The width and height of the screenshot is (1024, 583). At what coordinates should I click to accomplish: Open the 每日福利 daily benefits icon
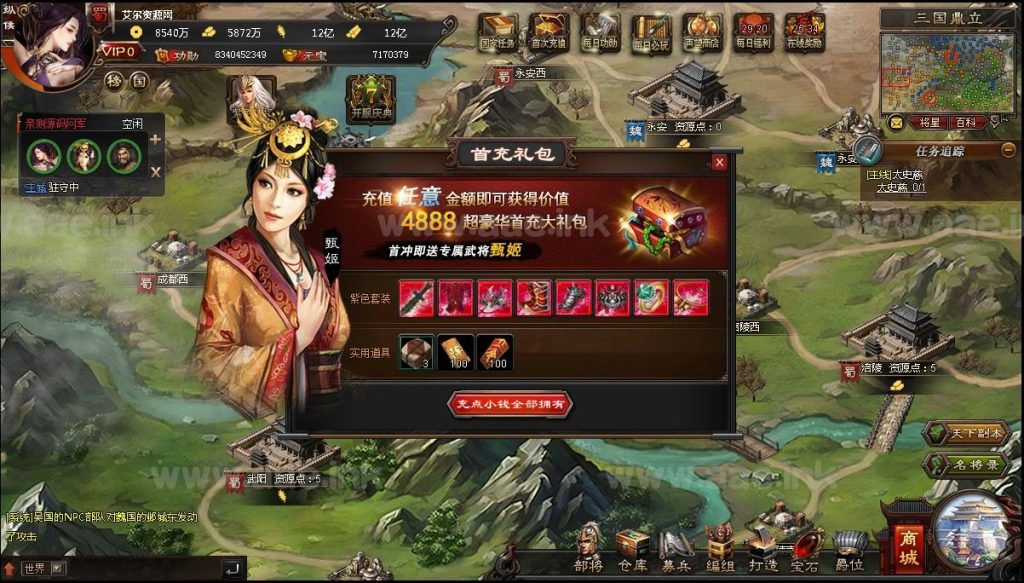pos(752,32)
